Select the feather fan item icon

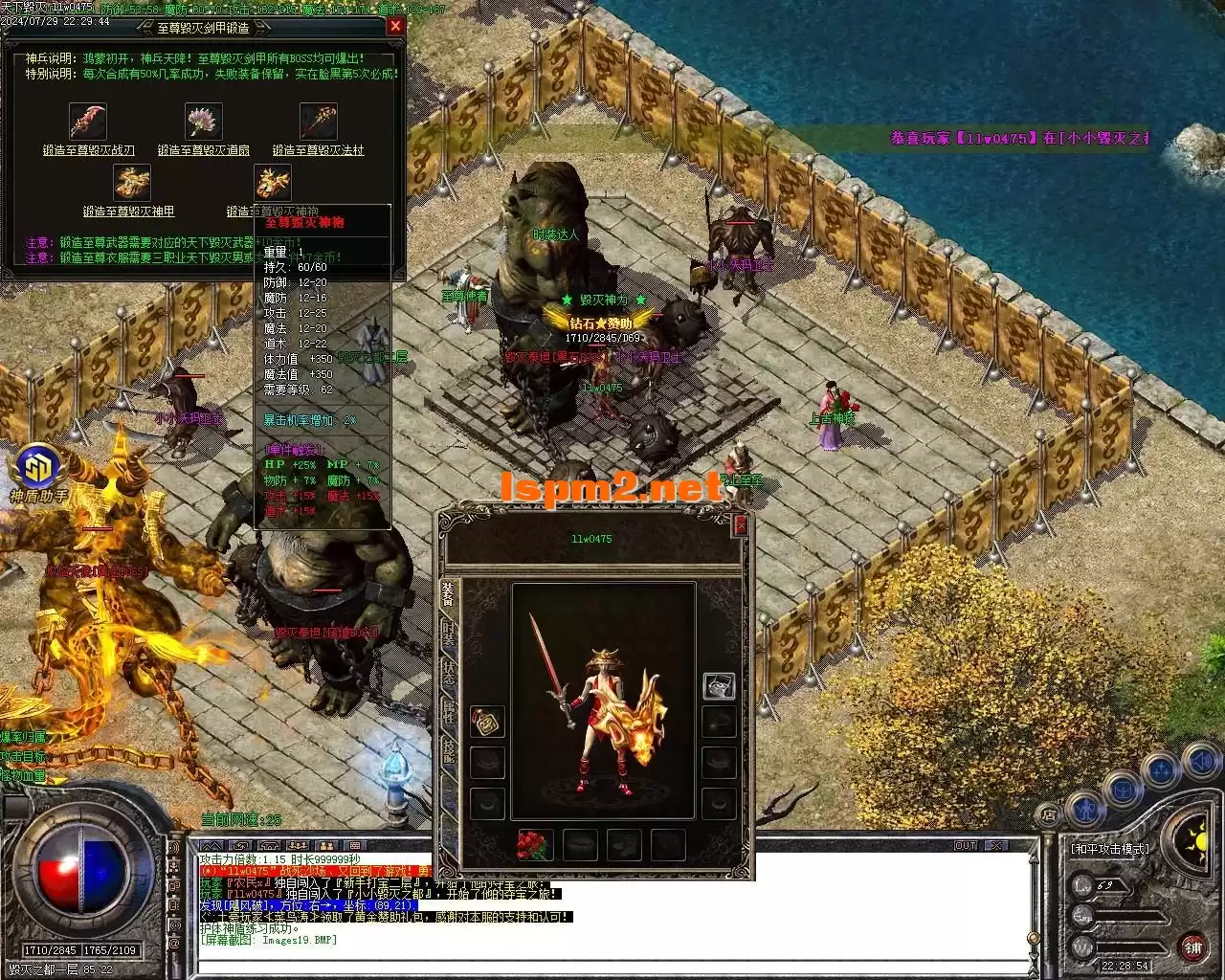click(203, 122)
